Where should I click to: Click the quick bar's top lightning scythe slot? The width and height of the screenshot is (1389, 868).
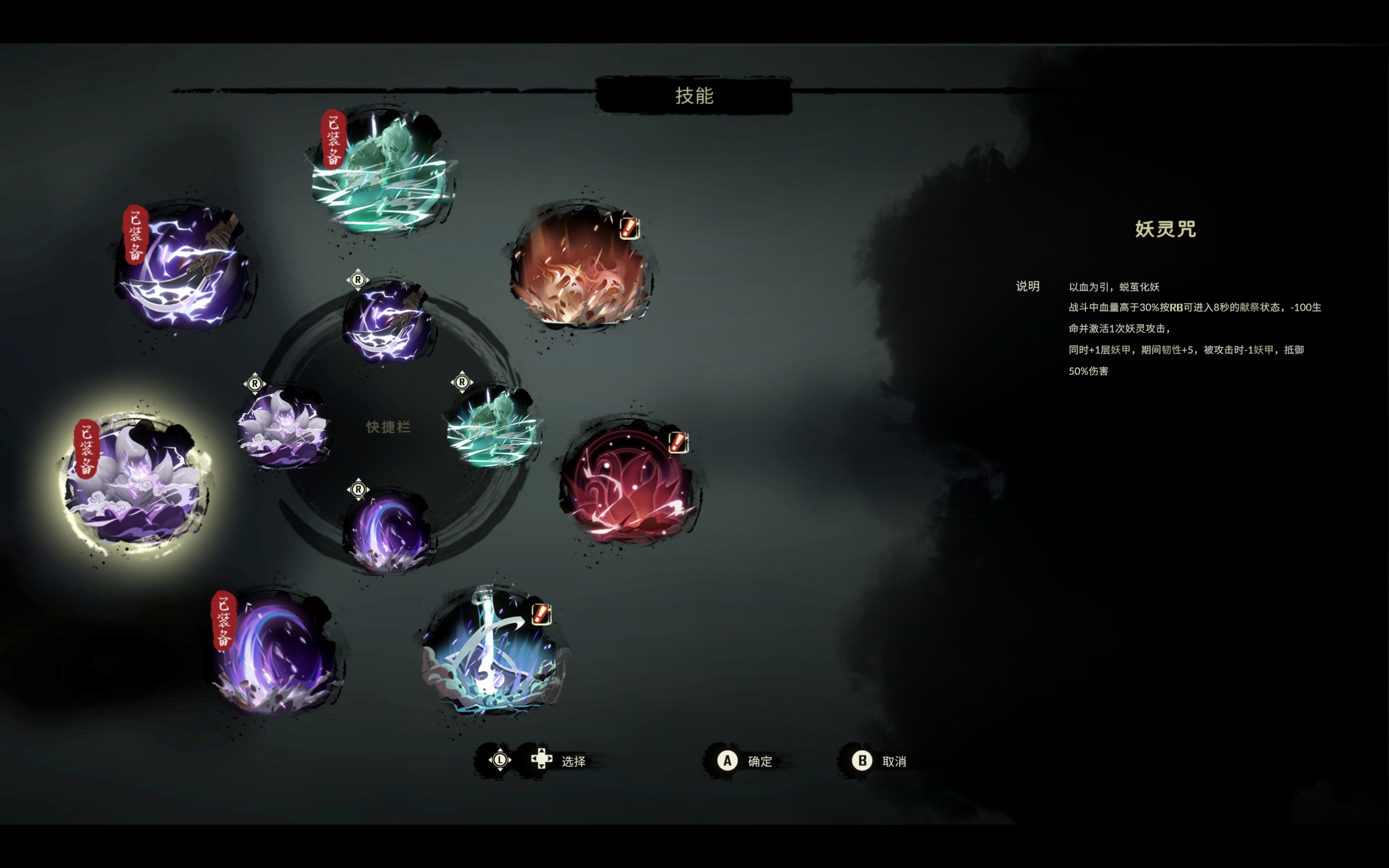[x=388, y=323]
